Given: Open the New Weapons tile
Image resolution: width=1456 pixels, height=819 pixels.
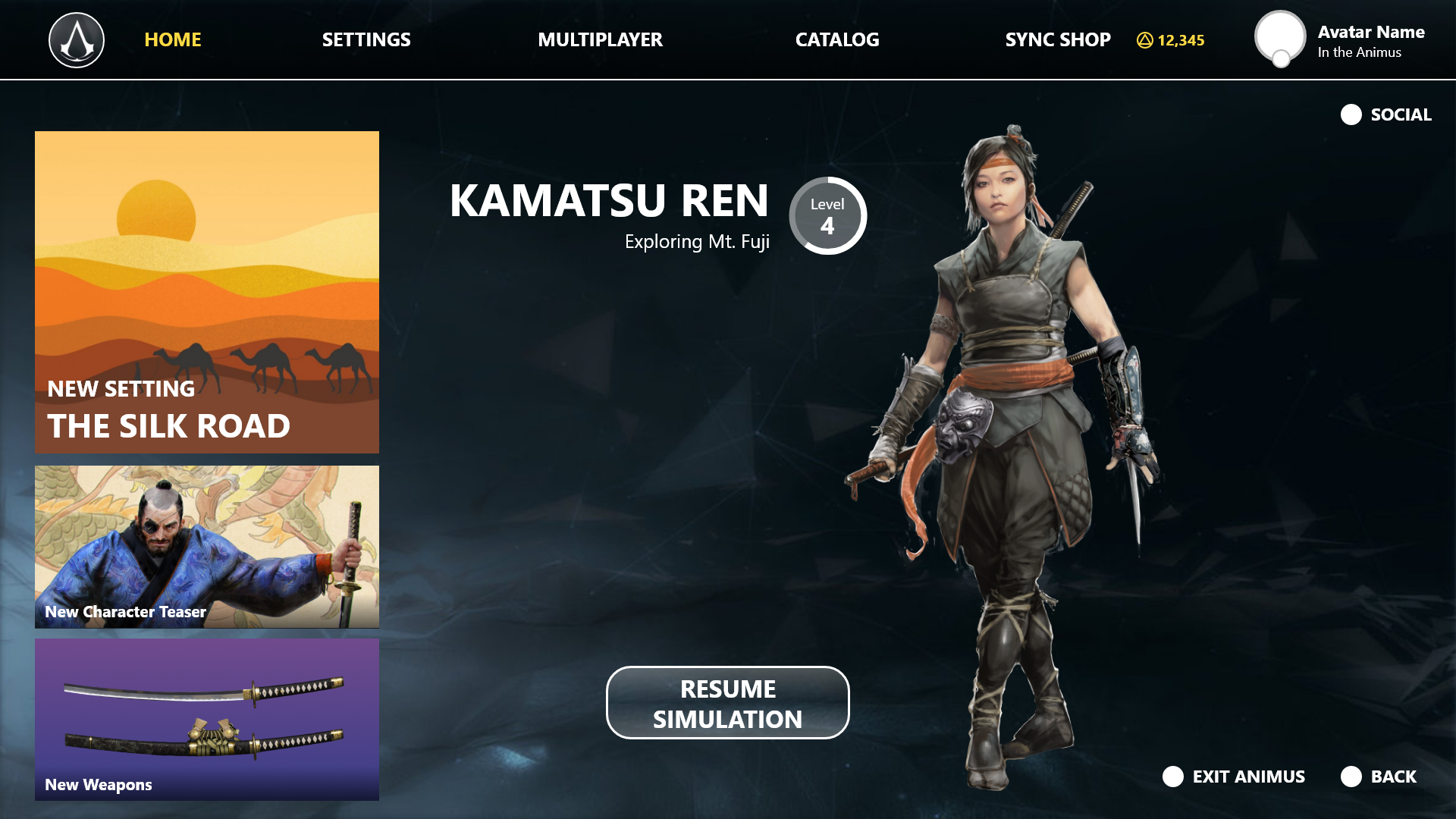Looking at the screenshot, I should pos(207,719).
